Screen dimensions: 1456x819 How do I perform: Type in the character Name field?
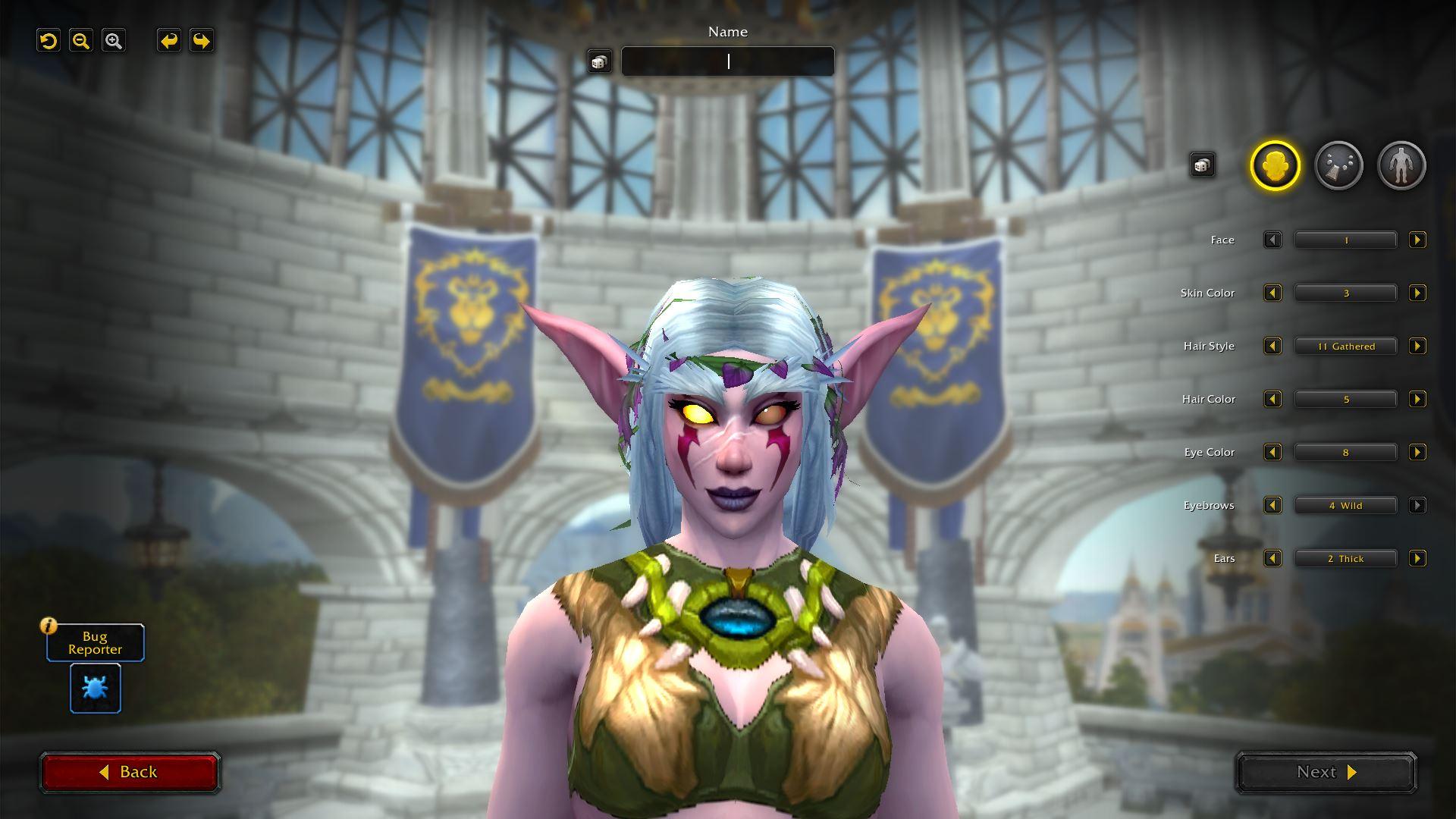727,61
